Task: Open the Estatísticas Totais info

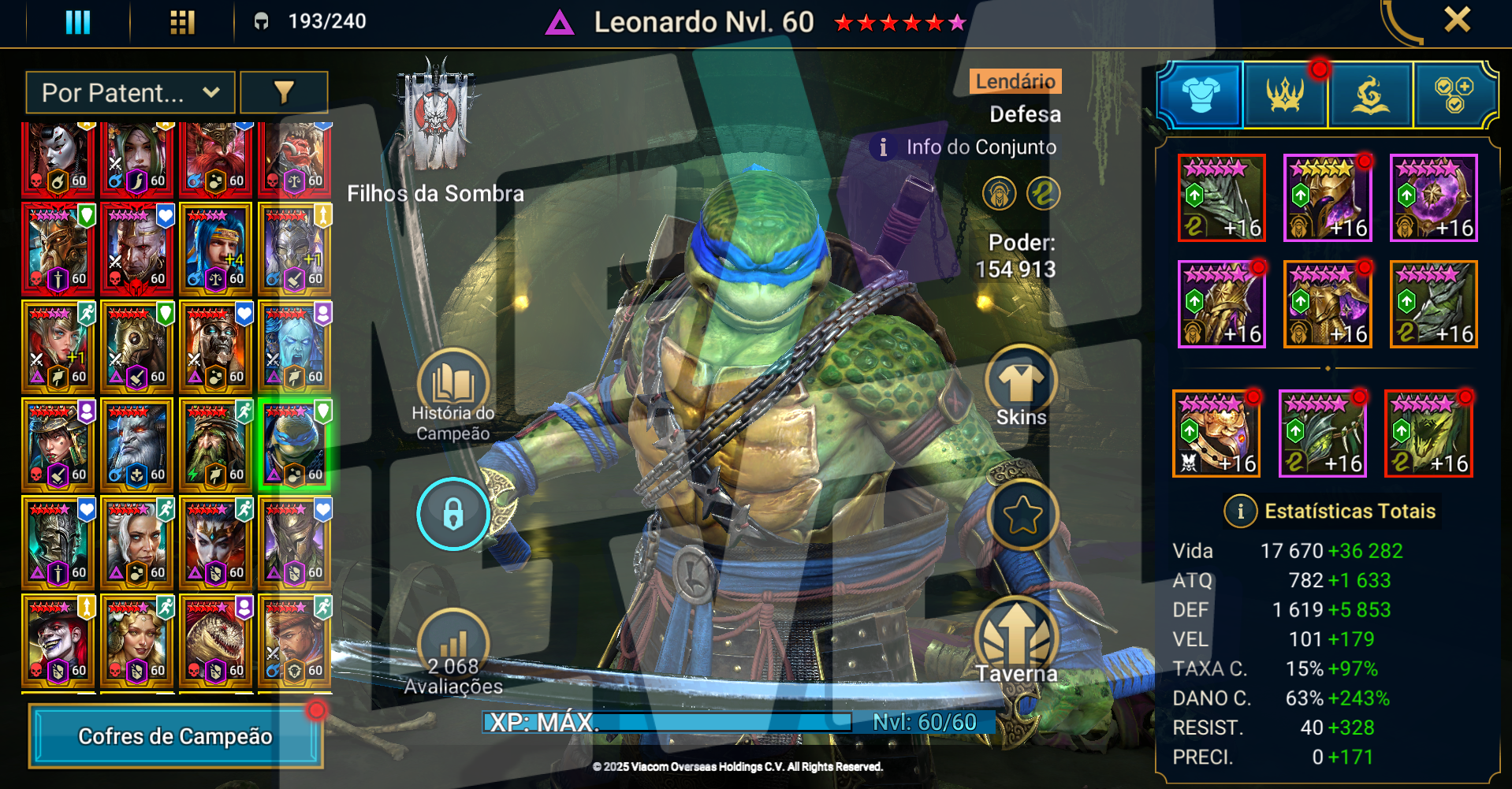Action: (x=1240, y=512)
